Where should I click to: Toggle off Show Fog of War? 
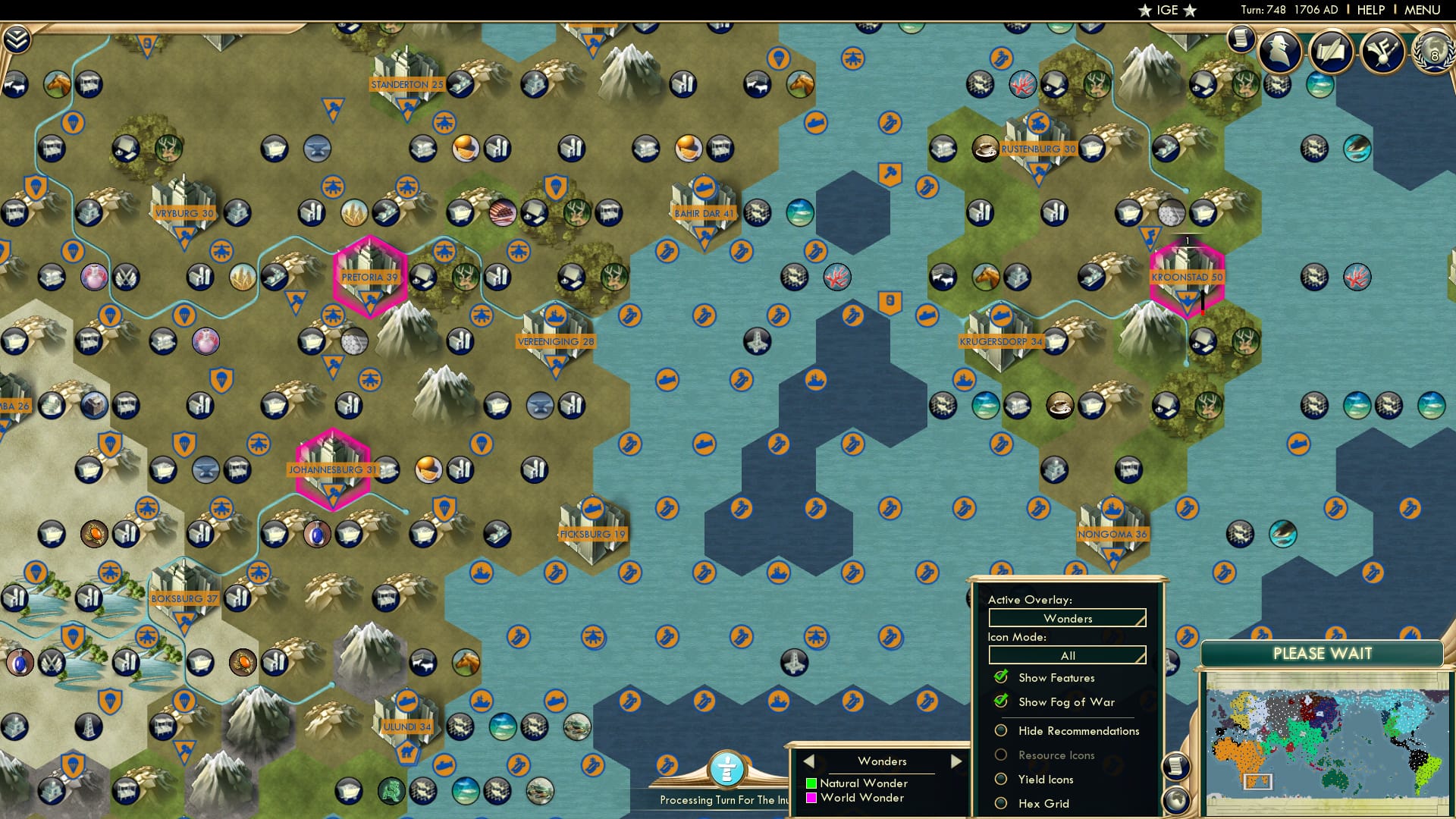coord(1003,702)
